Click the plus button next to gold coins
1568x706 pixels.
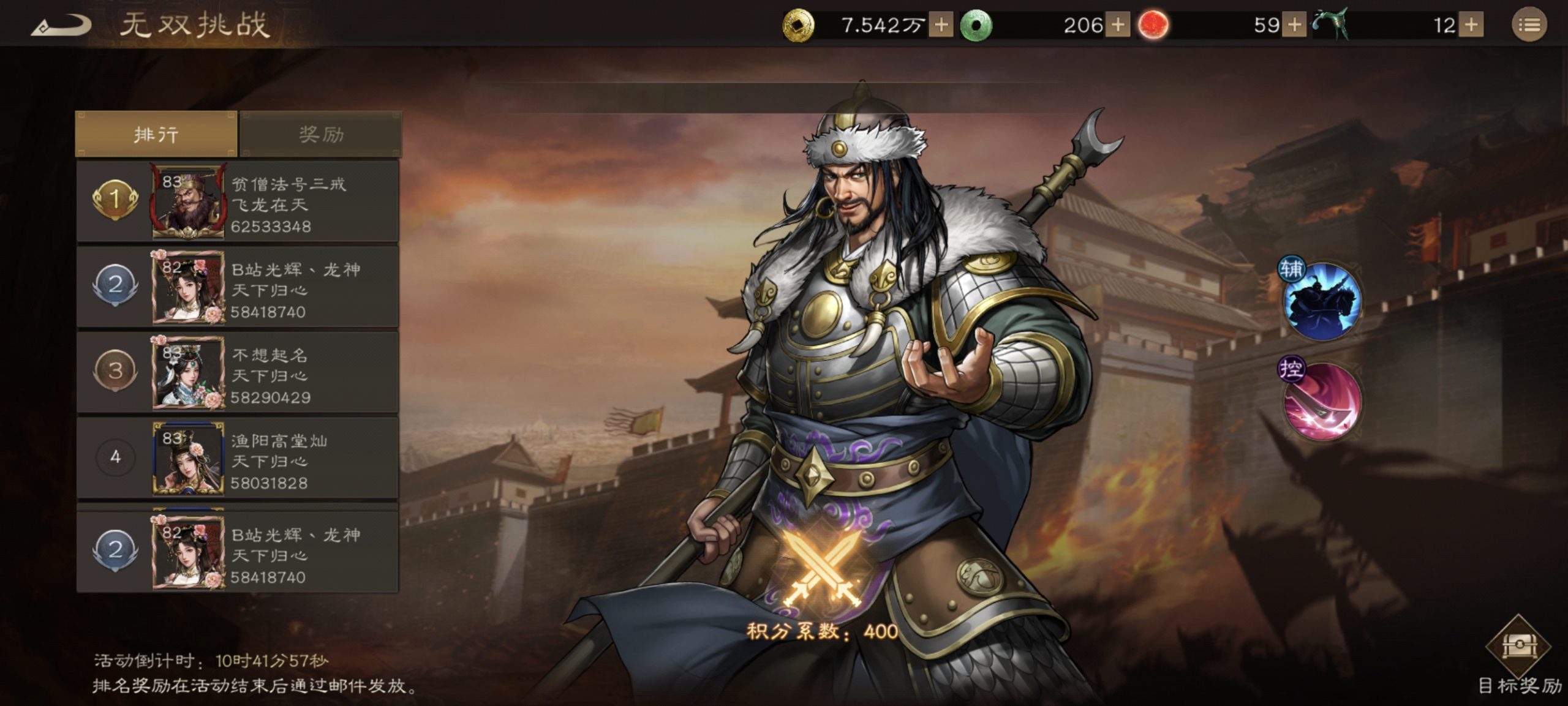coord(941,24)
